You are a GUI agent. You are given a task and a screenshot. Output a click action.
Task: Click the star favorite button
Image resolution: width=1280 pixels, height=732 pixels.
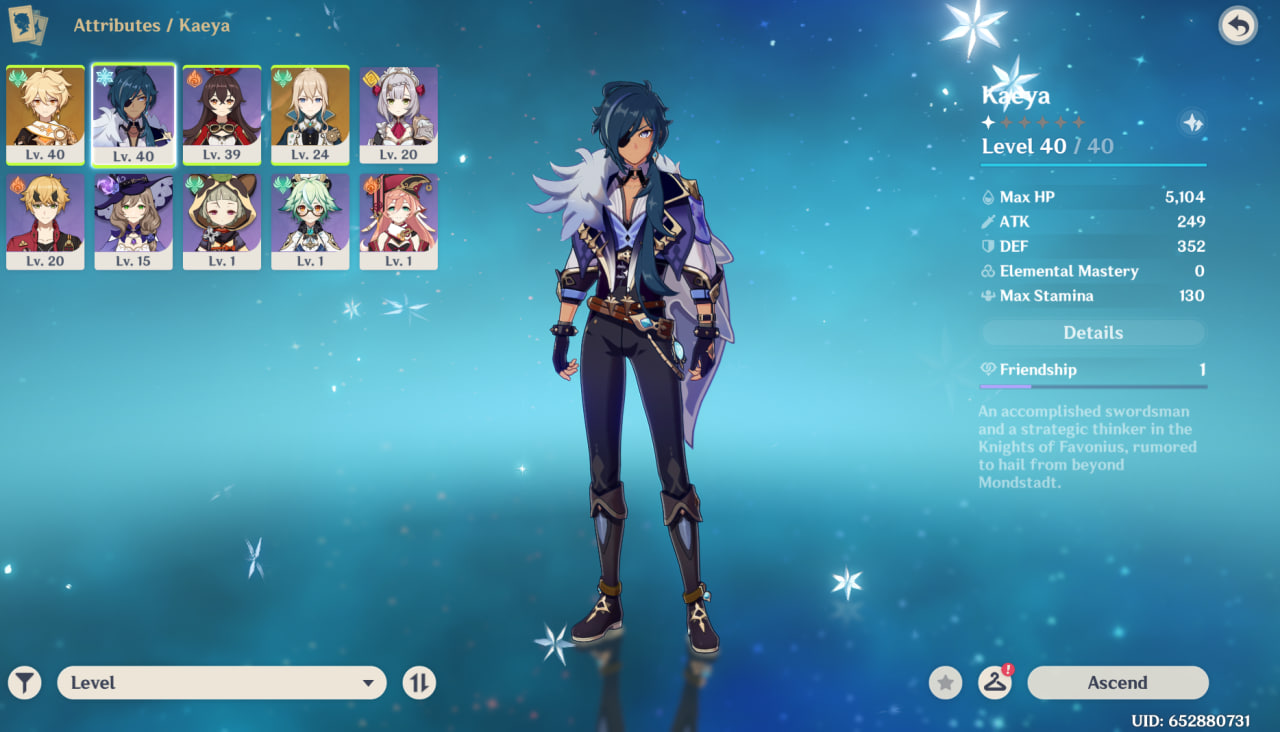coord(945,683)
